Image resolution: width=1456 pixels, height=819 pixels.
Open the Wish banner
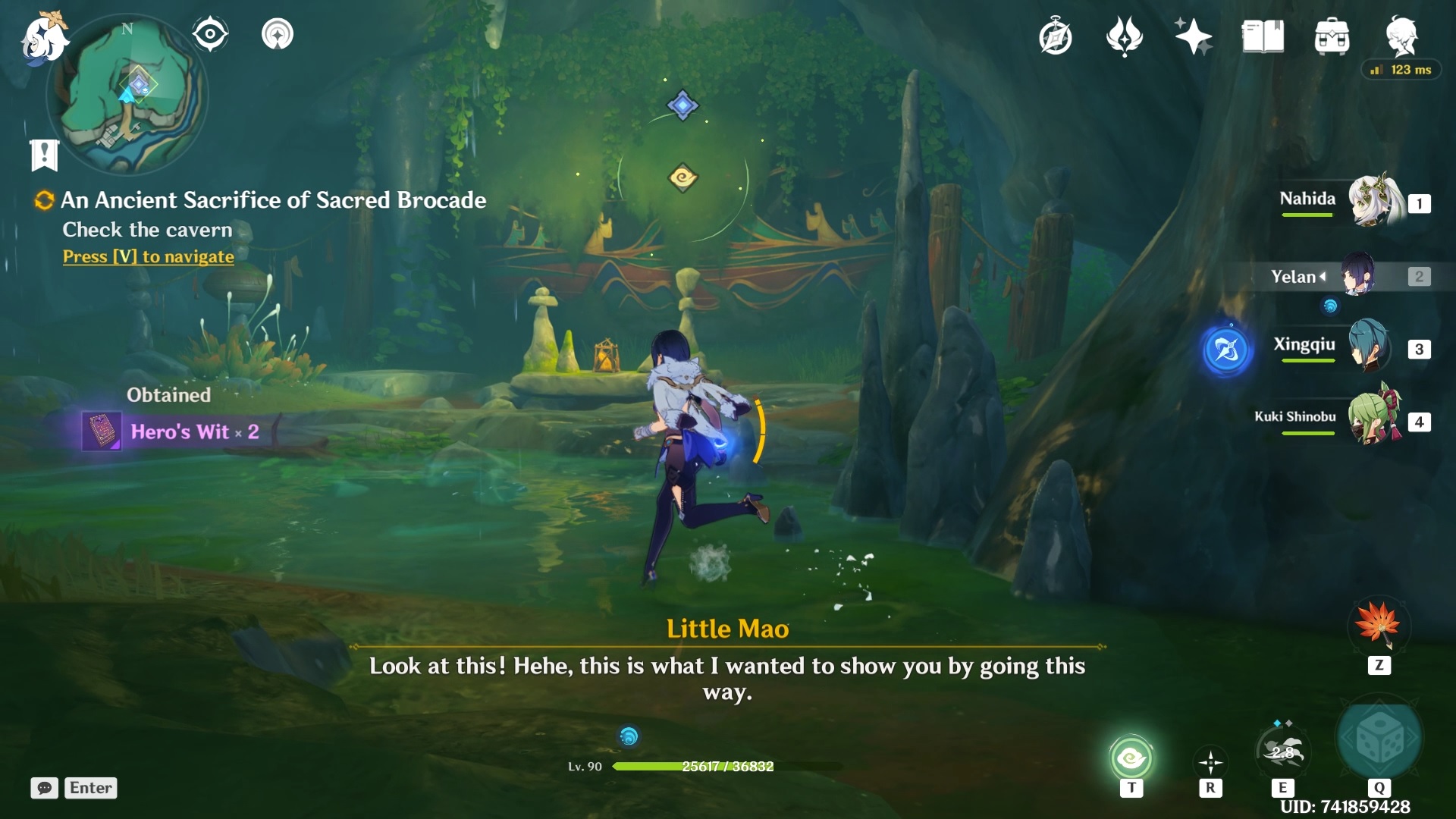1192,35
